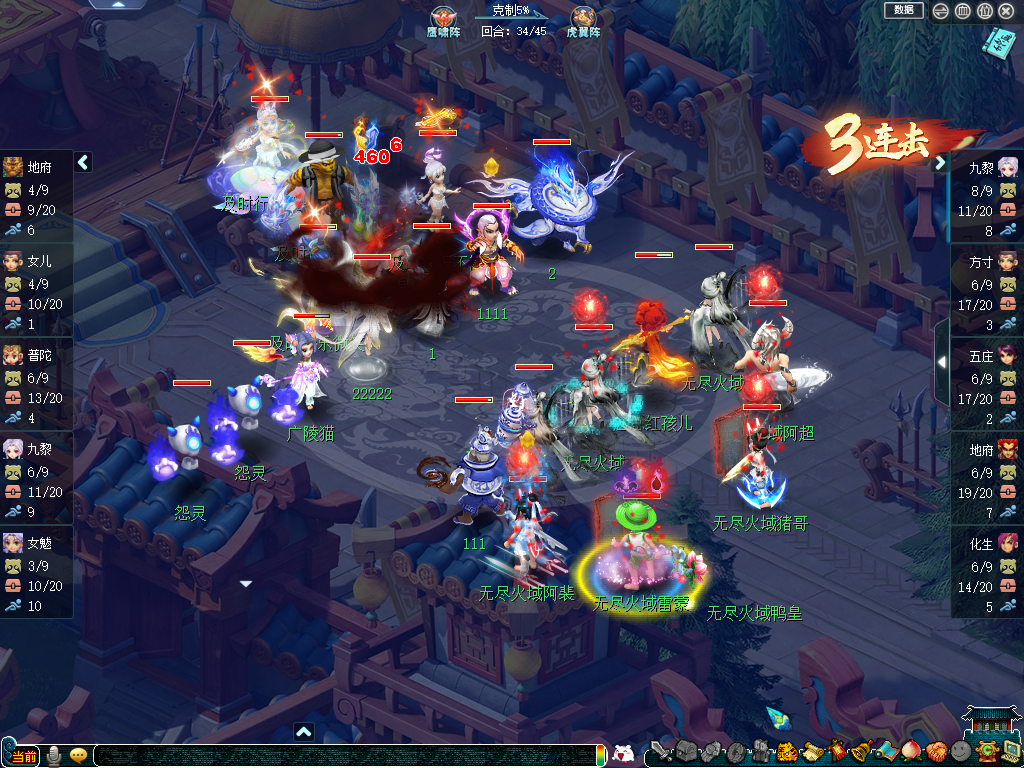Viewport: 1024px width, 768px height.
Task: Toggle the 位 position display button
Action: tap(984, 11)
